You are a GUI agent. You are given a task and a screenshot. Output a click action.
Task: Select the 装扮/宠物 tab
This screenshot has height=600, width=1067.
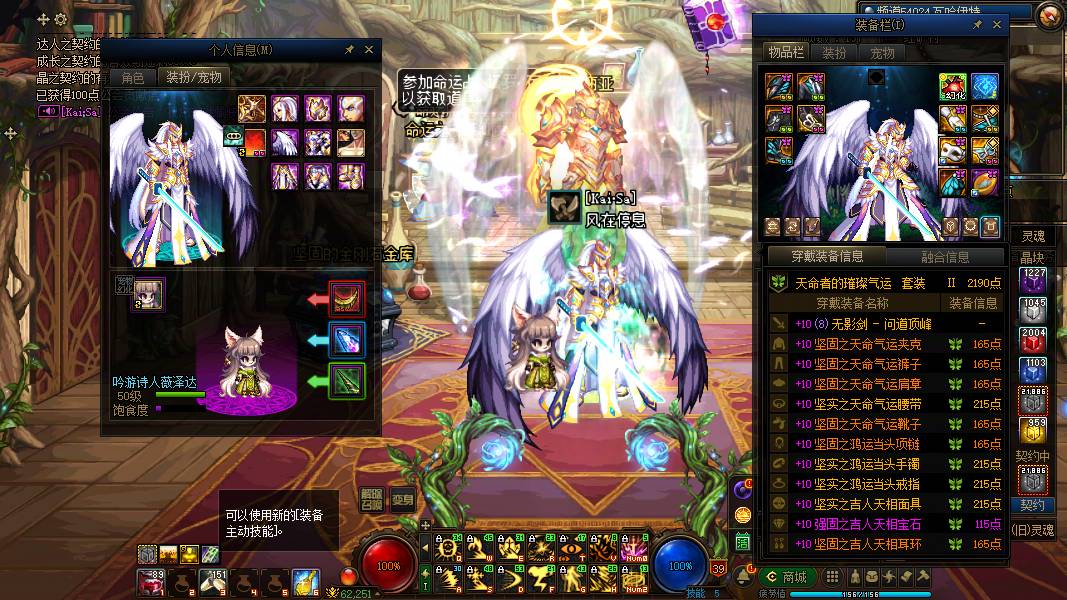tap(193, 77)
